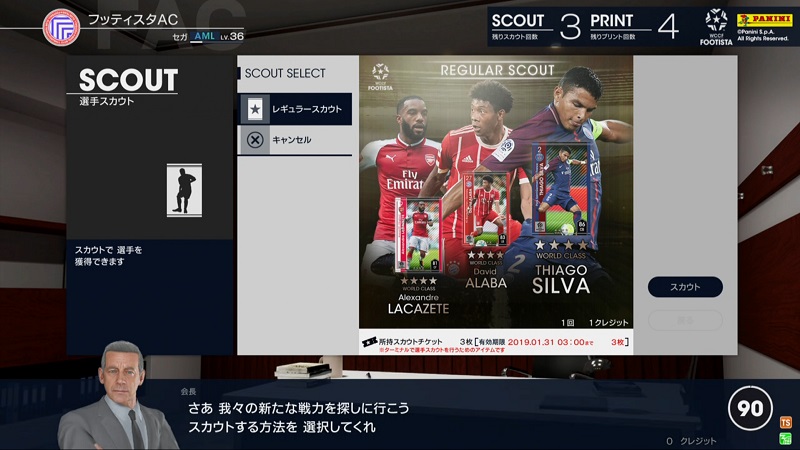The width and height of the screenshot is (800, 450).
Task: Choose キャンセル to cancel scouting
Action: pyautogui.click(x=294, y=140)
